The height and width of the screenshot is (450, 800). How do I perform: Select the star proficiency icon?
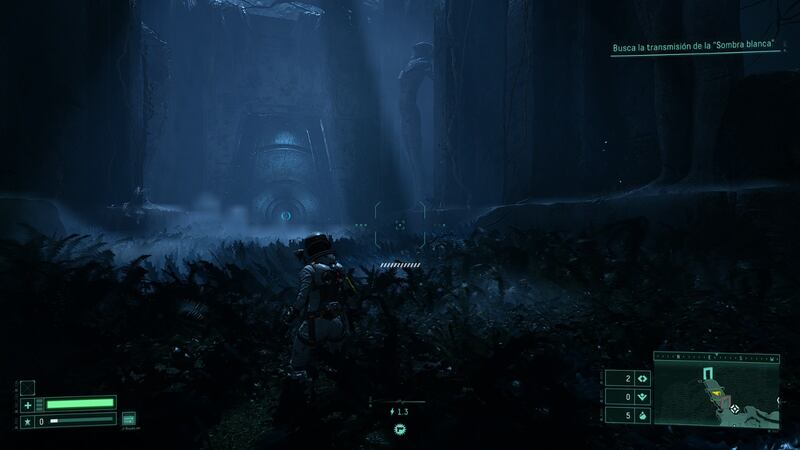pos(27,422)
